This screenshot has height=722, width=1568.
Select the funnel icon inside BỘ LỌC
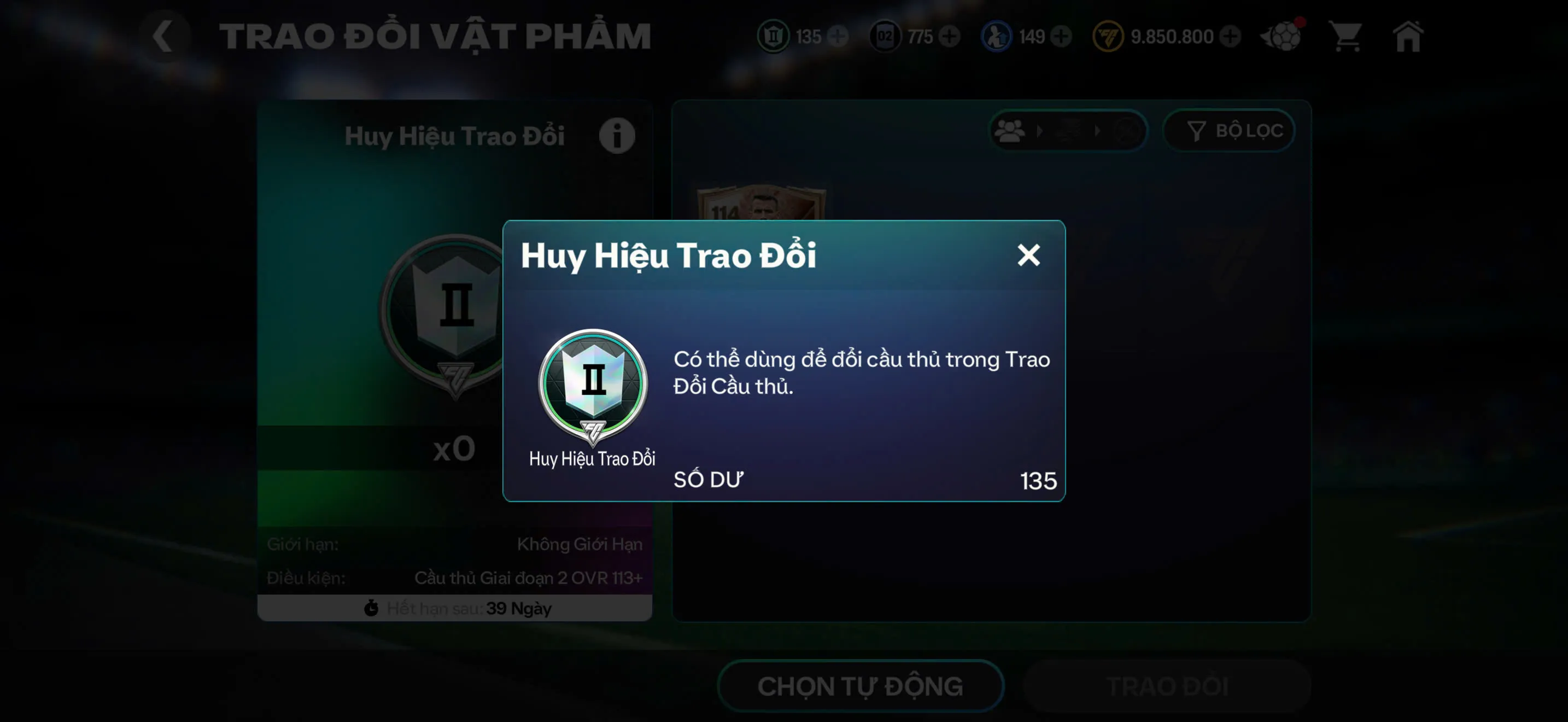coord(1196,130)
